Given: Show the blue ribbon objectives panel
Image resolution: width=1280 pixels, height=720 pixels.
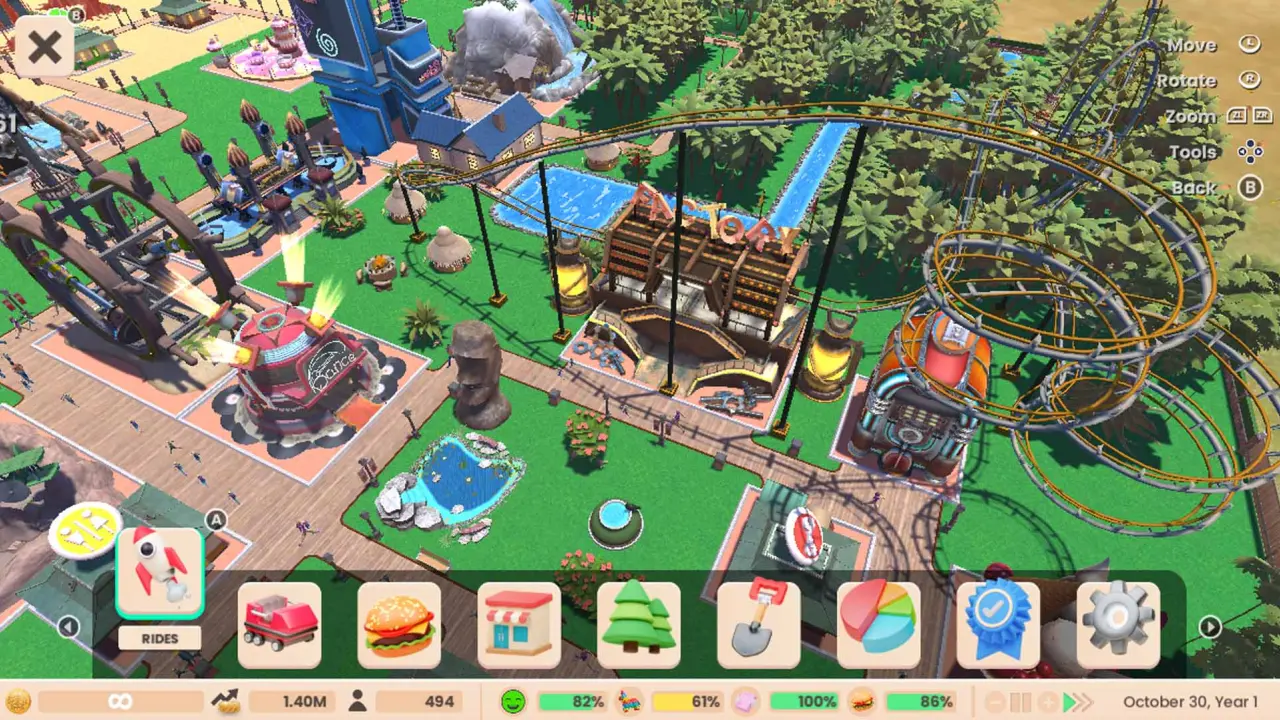Looking at the screenshot, I should 998,625.
